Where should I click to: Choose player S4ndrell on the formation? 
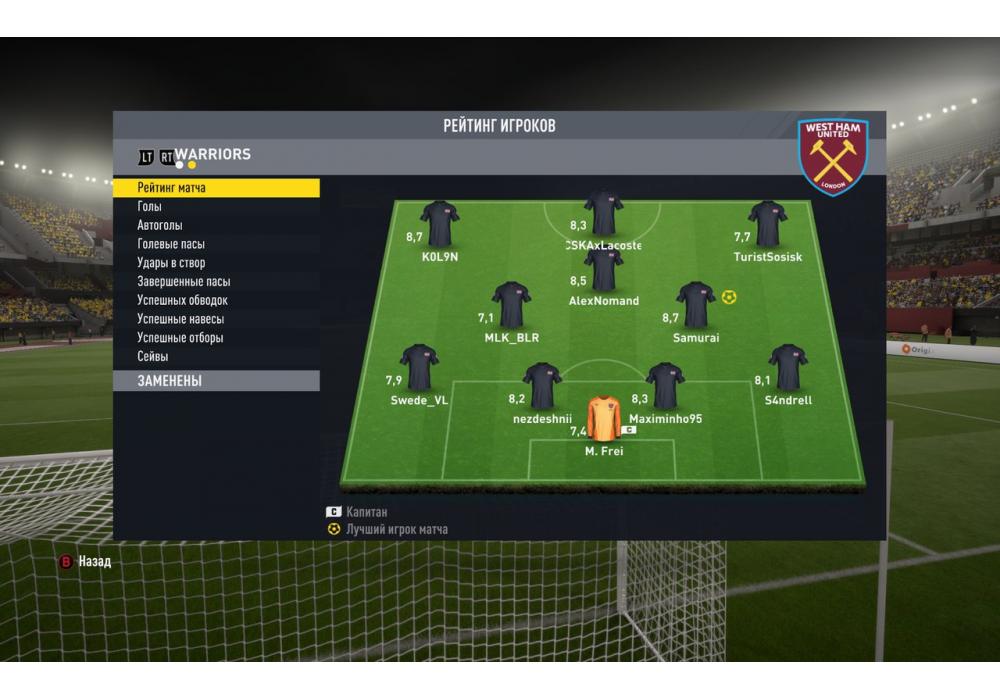[788, 368]
